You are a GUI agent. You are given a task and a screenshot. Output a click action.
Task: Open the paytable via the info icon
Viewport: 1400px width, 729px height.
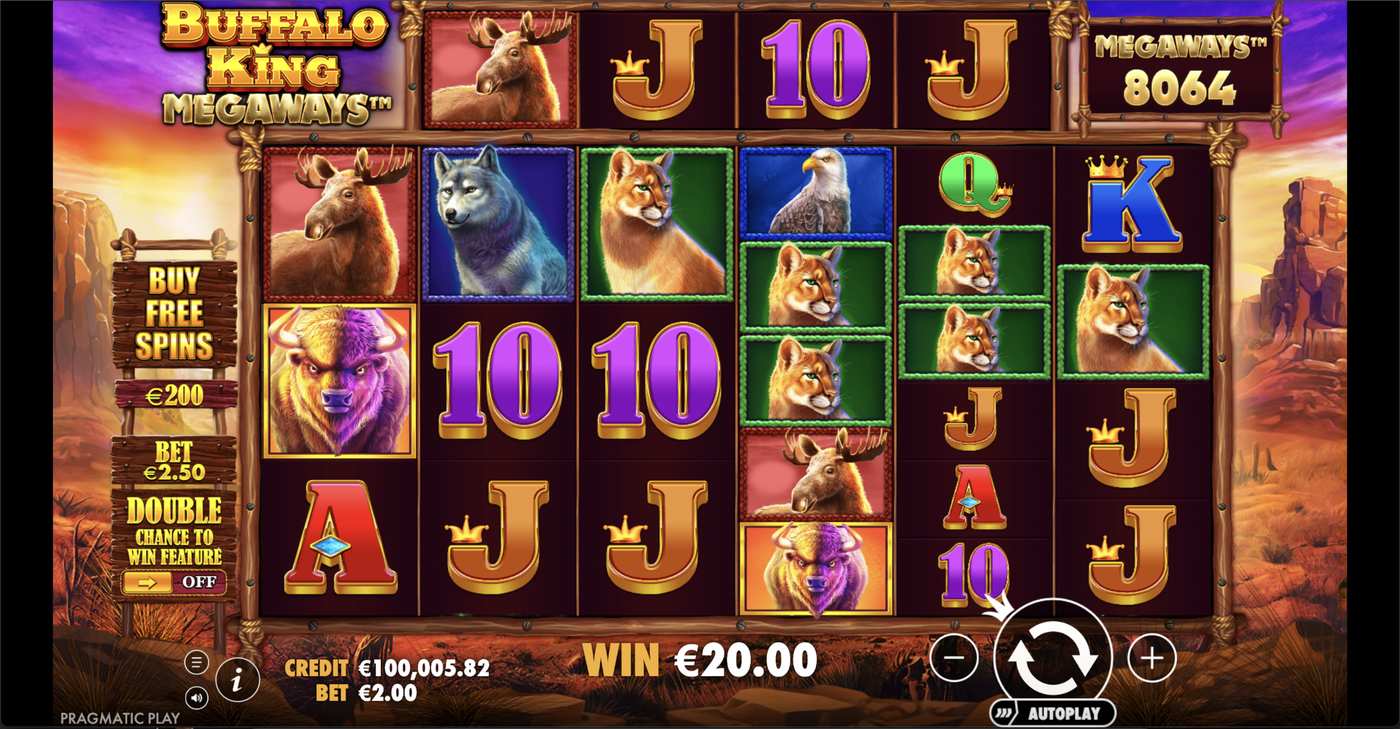point(237,678)
